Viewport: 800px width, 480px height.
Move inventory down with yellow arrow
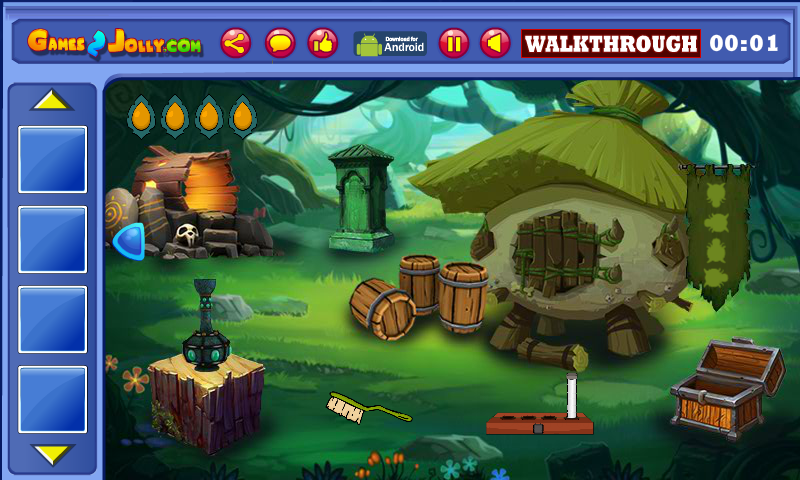coord(52,454)
